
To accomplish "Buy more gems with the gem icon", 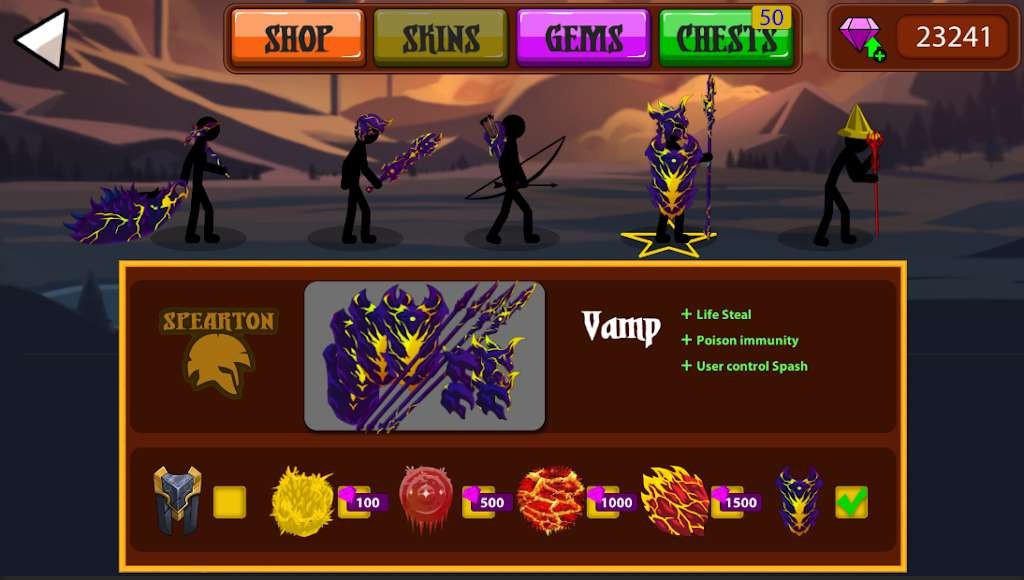I will coord(861,38).
